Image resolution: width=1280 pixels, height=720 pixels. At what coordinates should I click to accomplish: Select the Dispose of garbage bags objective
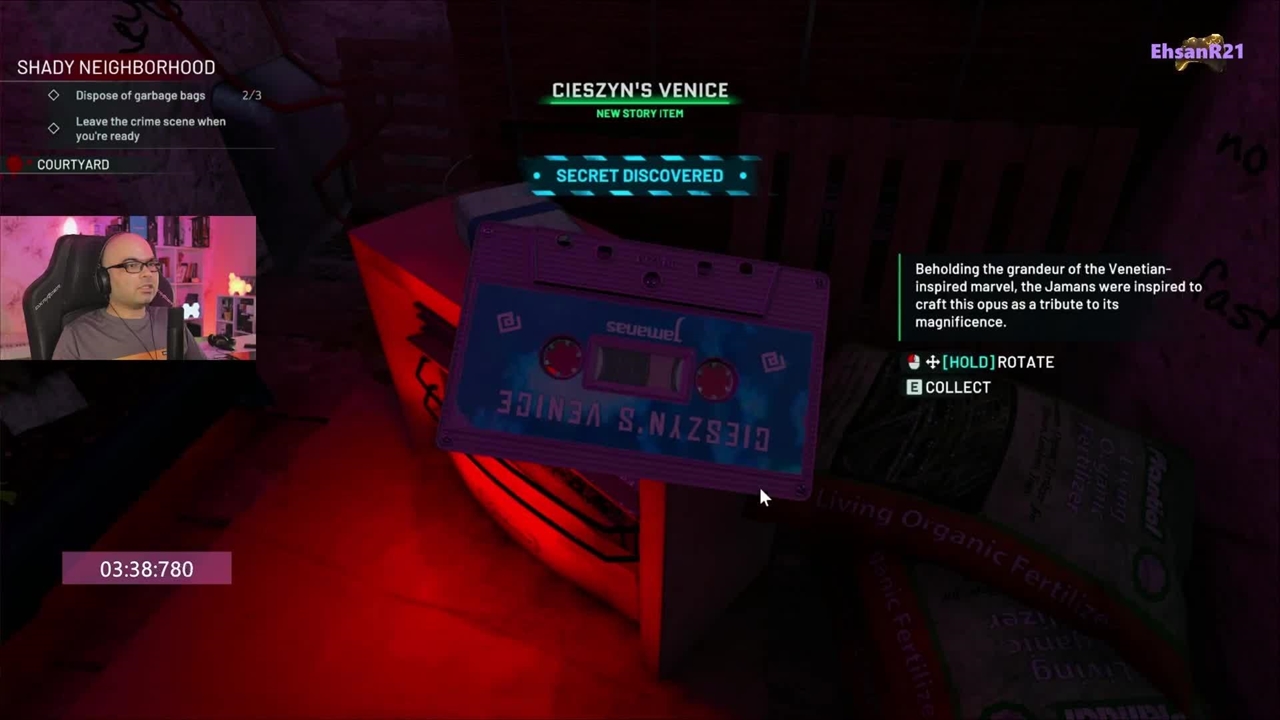pos(140,96)
